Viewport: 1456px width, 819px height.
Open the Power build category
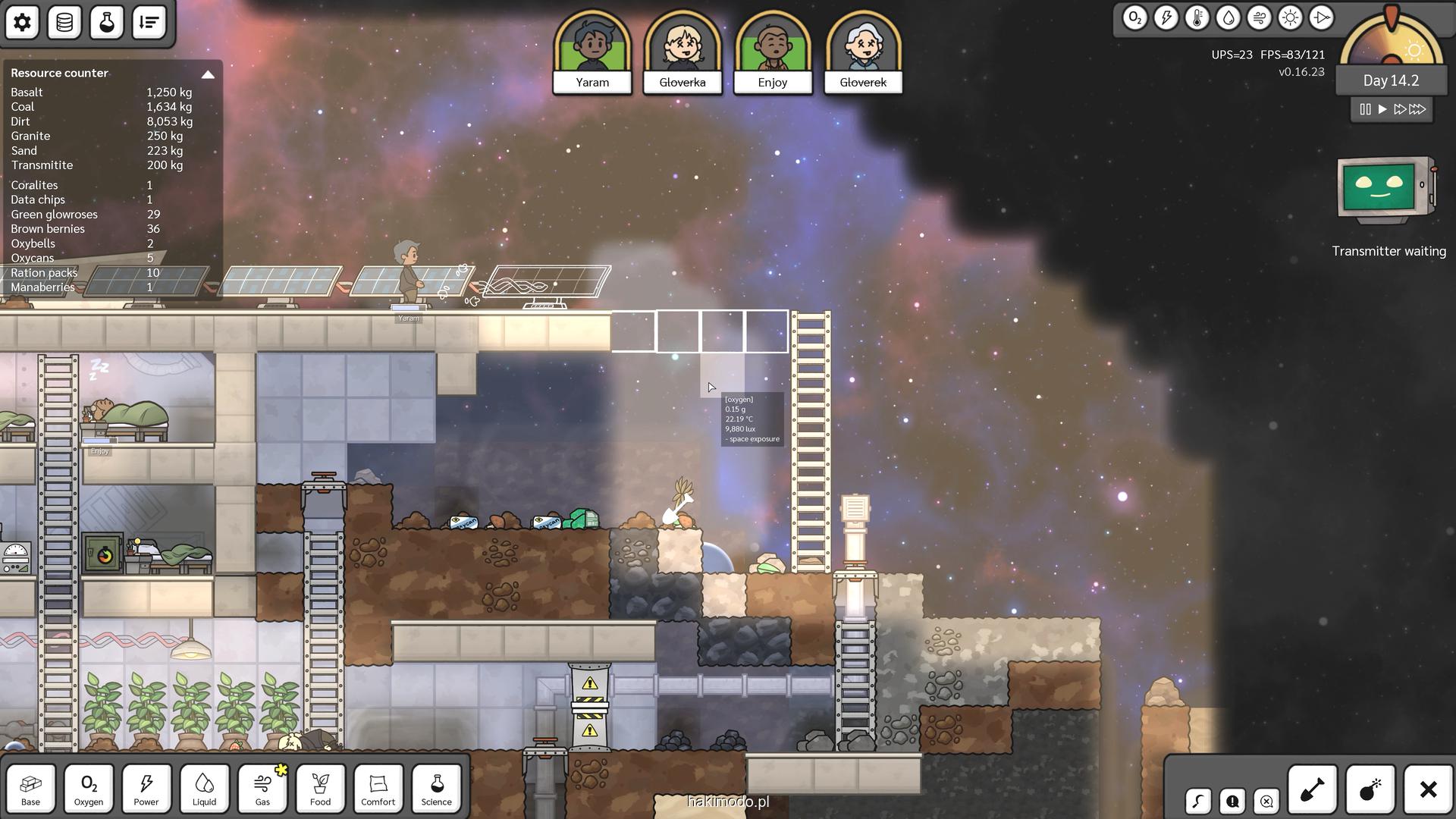[146, 789]
